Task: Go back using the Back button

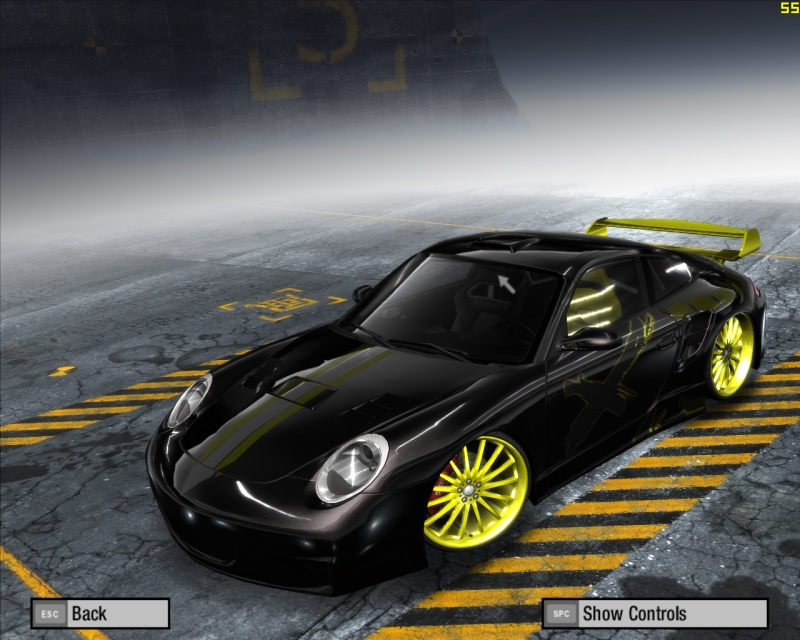Action: coord(99,613)
